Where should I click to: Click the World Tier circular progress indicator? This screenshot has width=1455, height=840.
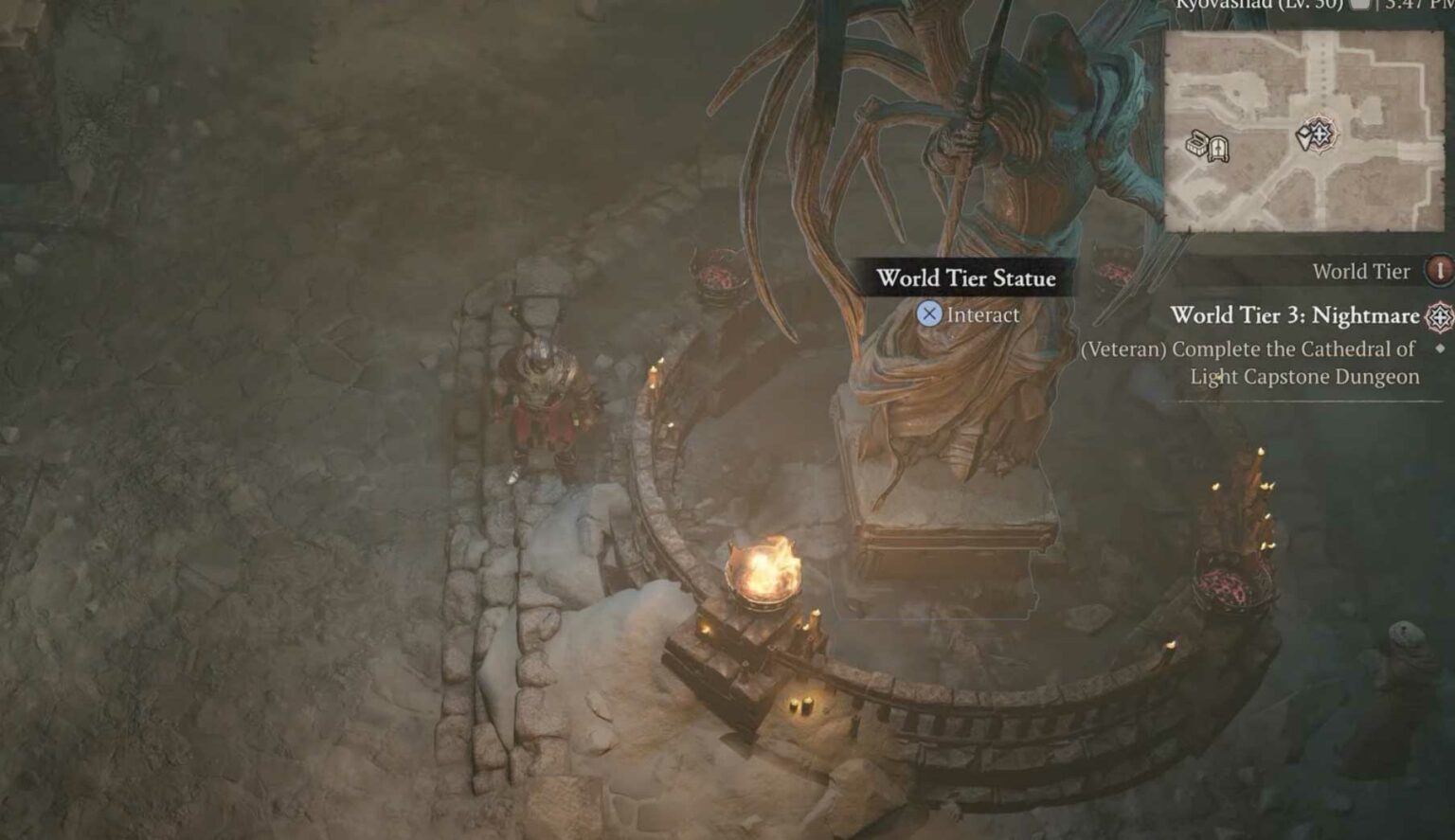point(1439,274)
